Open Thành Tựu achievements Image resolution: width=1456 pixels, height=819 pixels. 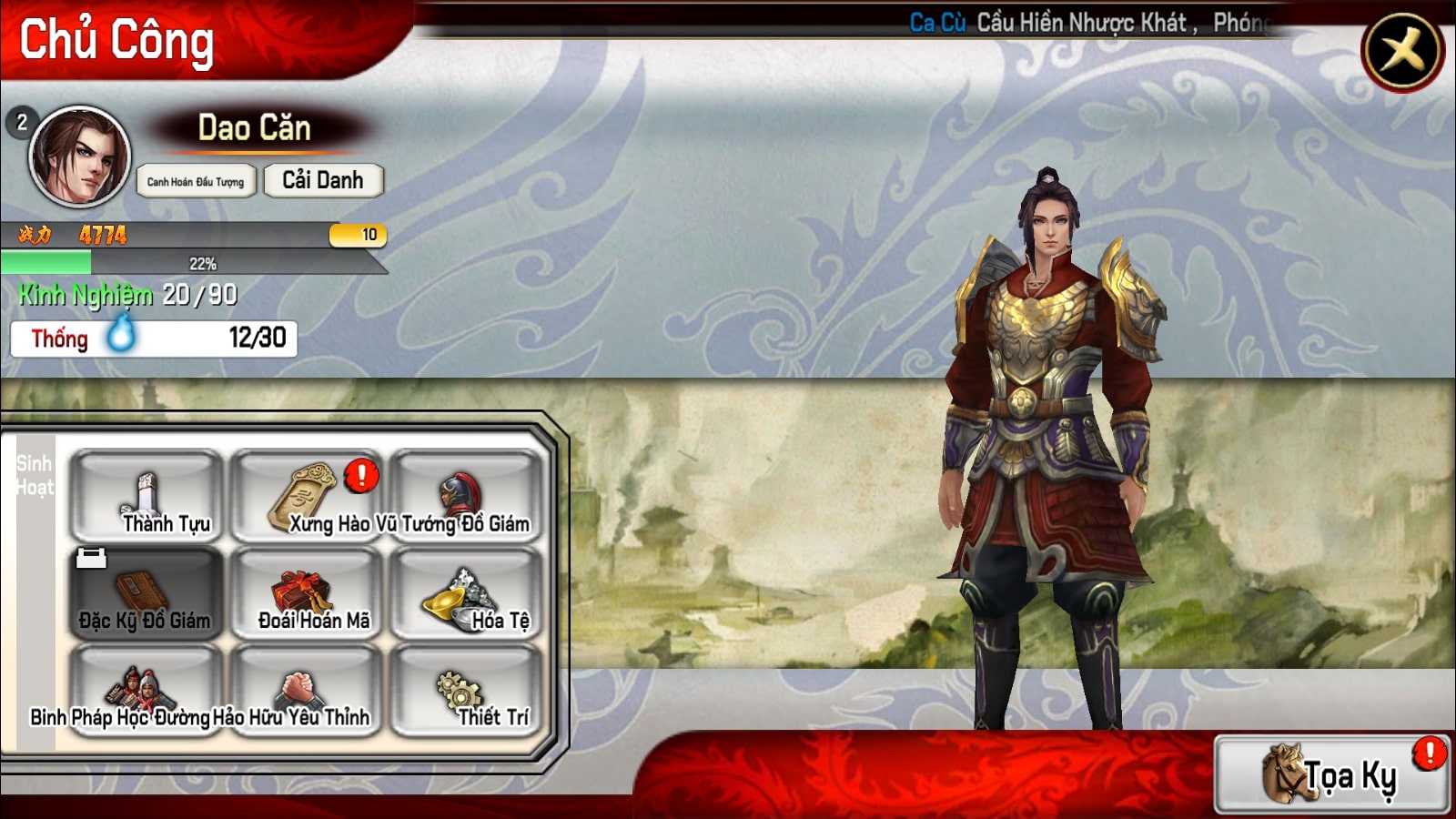click(x=147, y=497)
